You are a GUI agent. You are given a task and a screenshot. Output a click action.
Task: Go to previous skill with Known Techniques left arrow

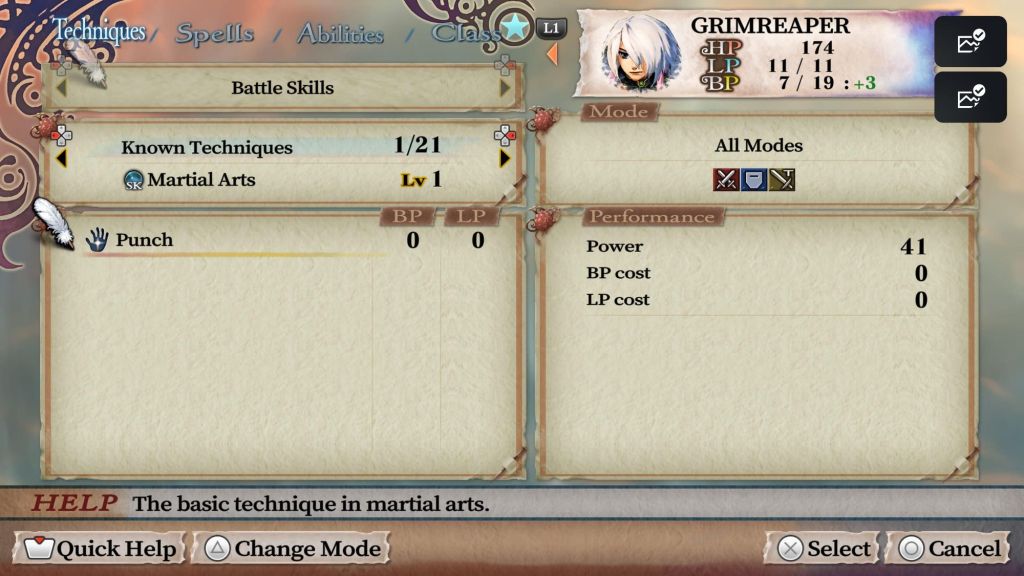(61, 158)
